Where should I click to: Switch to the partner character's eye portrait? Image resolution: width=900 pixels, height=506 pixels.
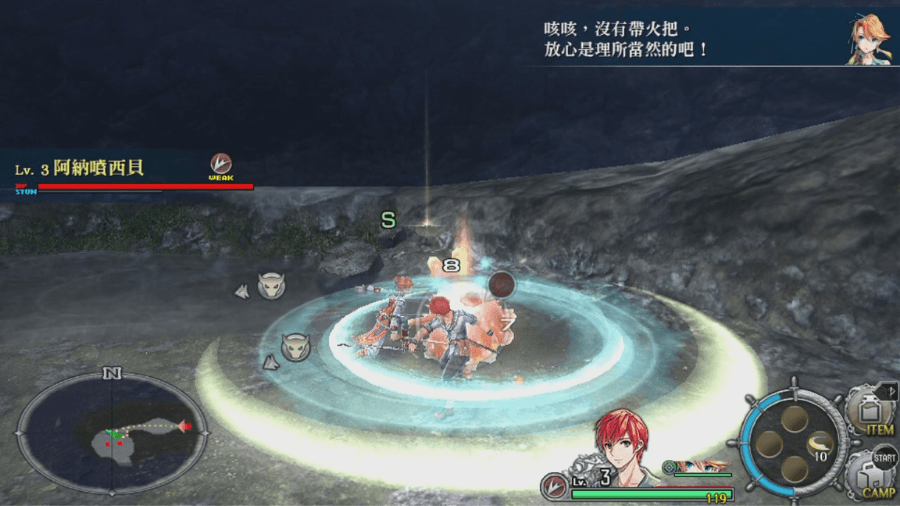700,466
